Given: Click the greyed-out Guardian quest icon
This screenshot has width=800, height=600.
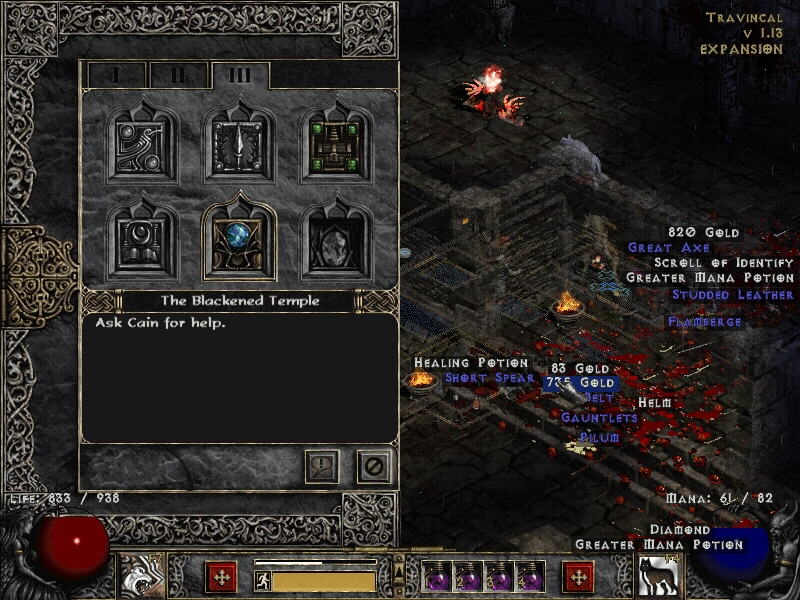Looking at the screenshot, I should pyautogui.click(x=336, y=242).
